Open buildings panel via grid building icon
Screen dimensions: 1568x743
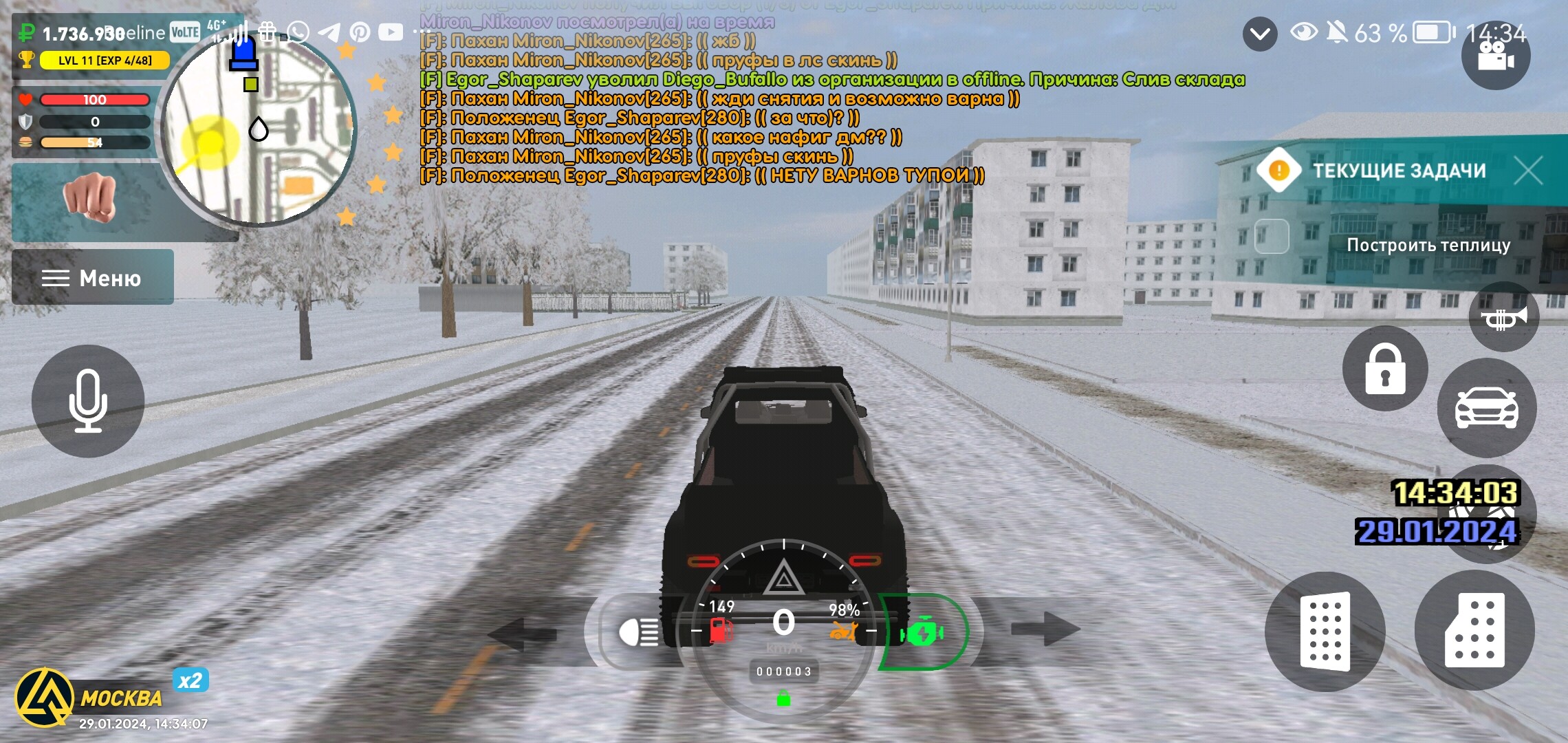coord(1326,632)
